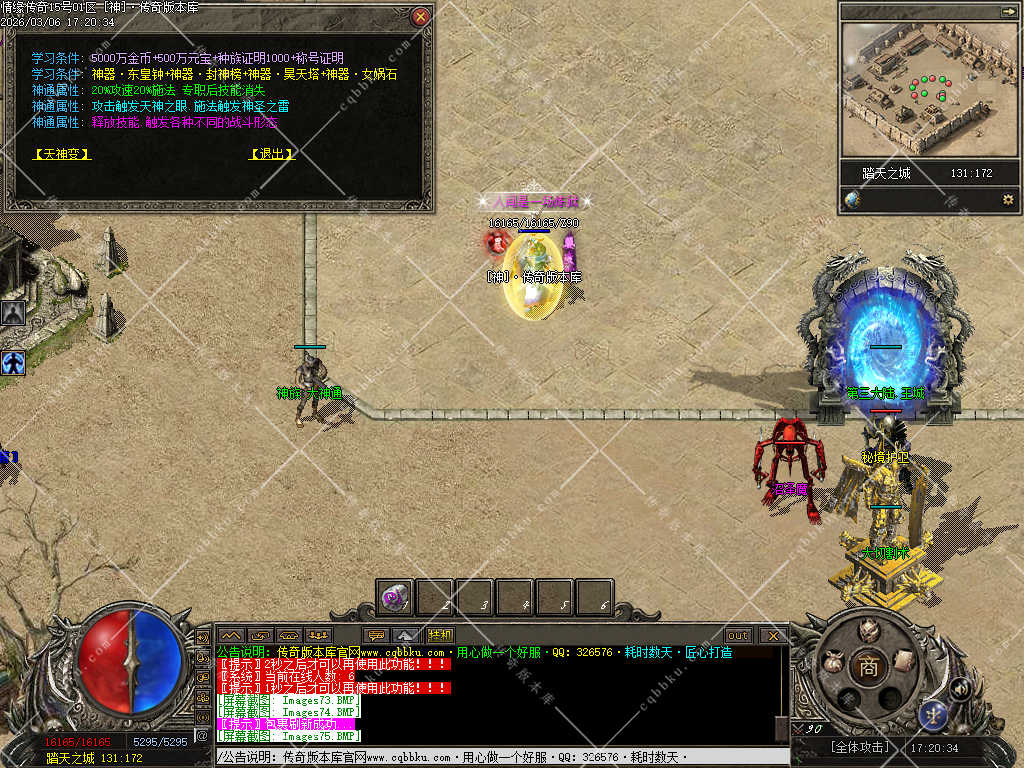Close the NPC dialogue with the red X

(x=421, y=17)
